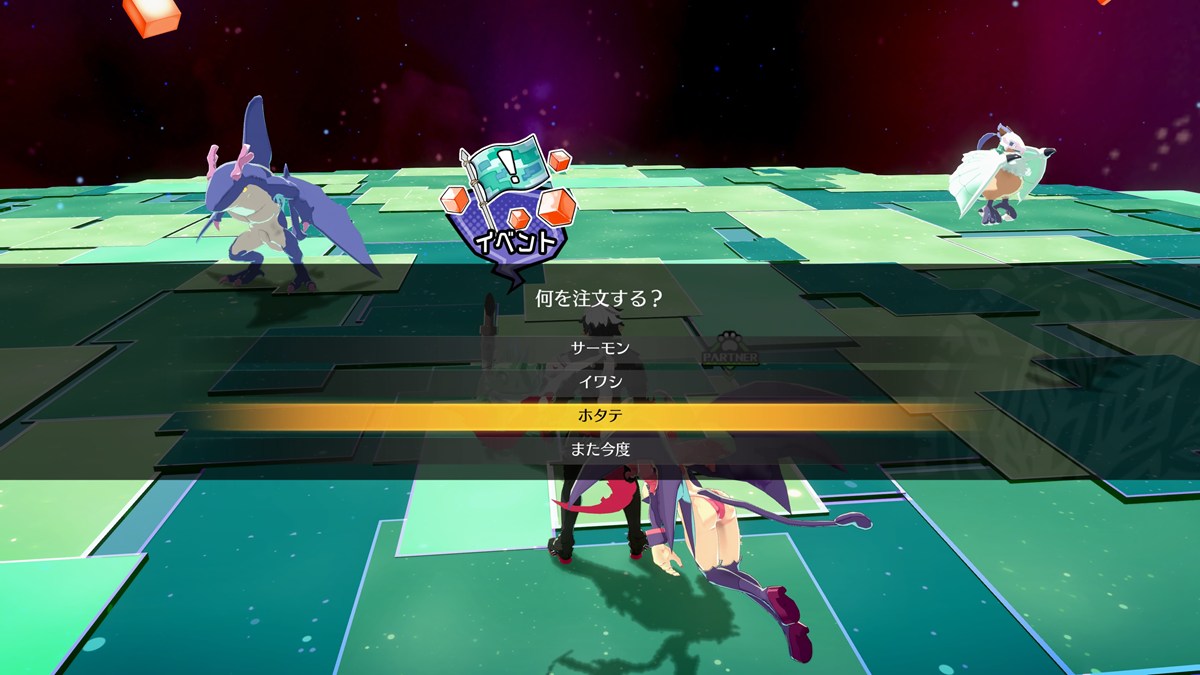
Task: Order the highlighted ホタテ option
Action: 600,415
